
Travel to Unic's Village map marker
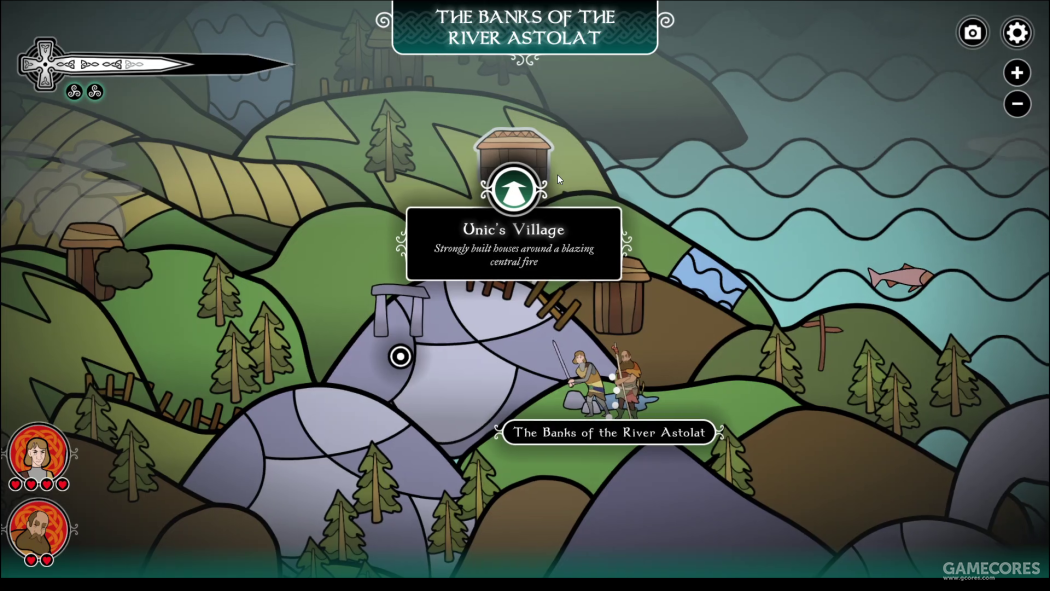point(514,189)
